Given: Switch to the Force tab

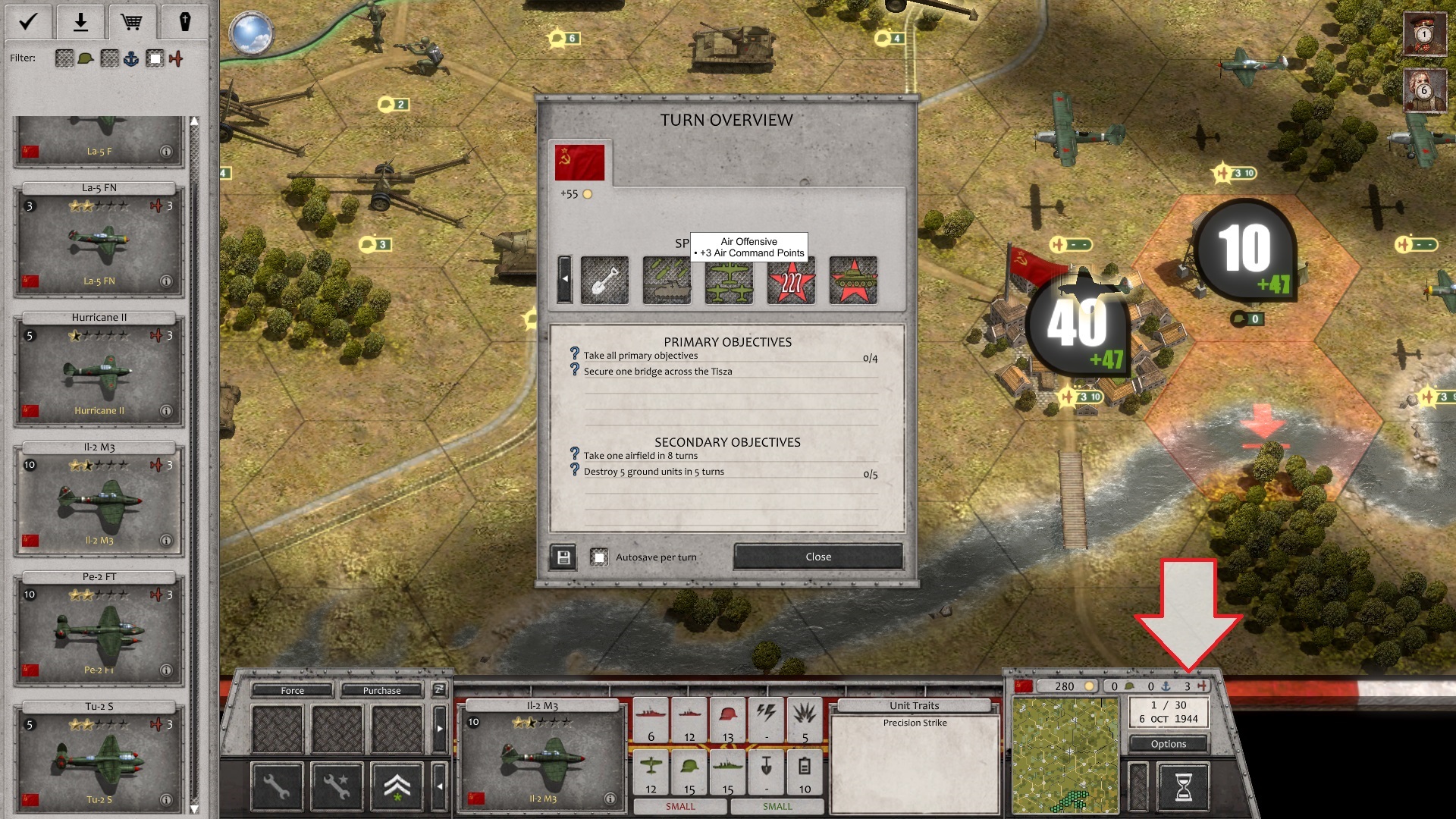Looking at the screenshot, I should 292,690.
